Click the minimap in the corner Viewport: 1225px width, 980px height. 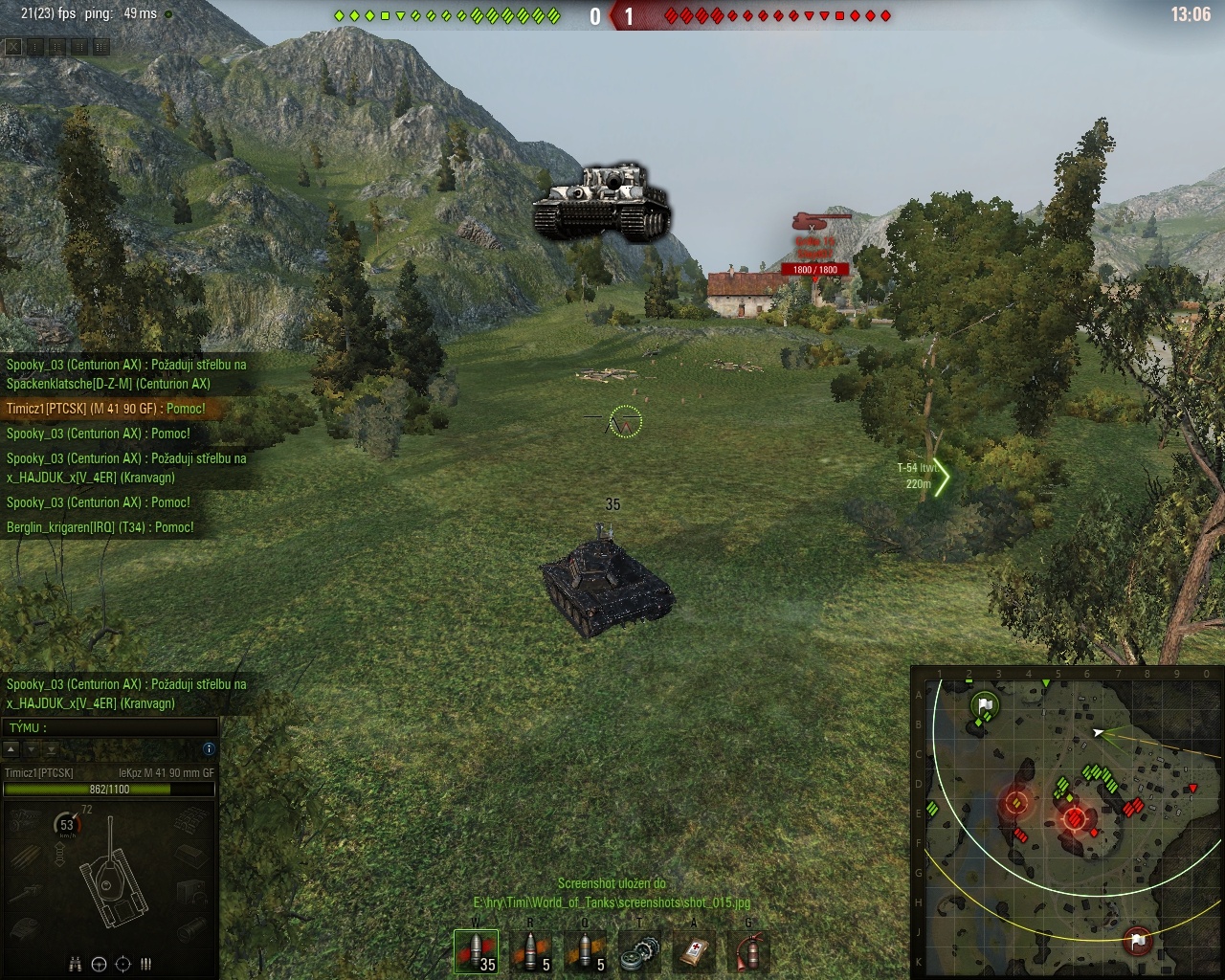click(x=1066, y=821)
